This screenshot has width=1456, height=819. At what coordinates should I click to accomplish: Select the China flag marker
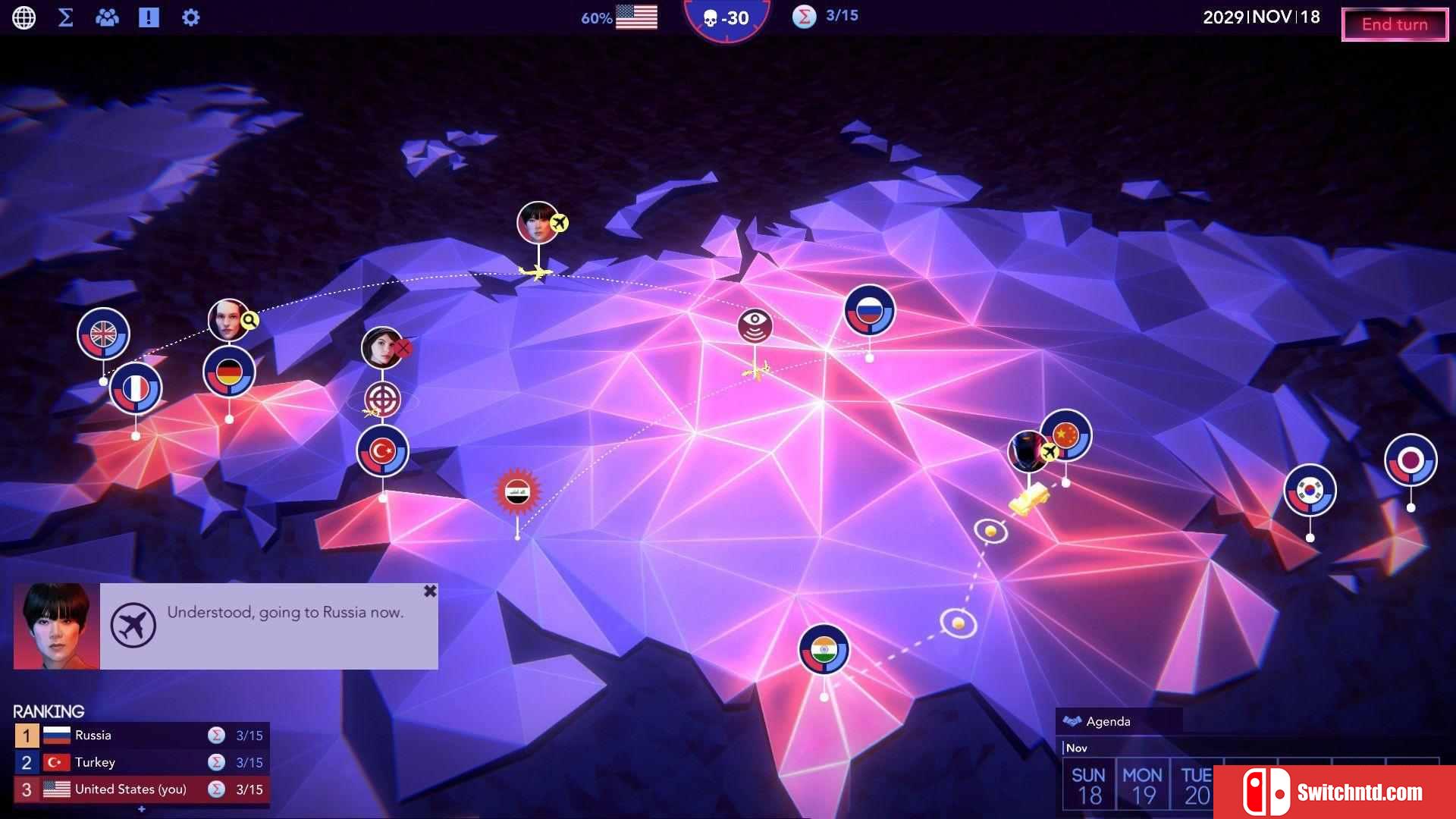(x=1067, y=435)
